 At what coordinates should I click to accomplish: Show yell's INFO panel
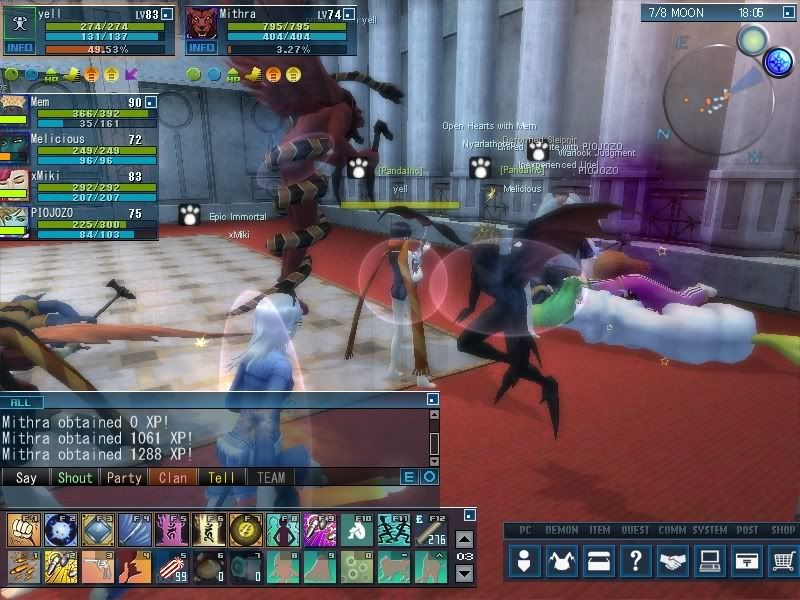[x=19, y=47]
